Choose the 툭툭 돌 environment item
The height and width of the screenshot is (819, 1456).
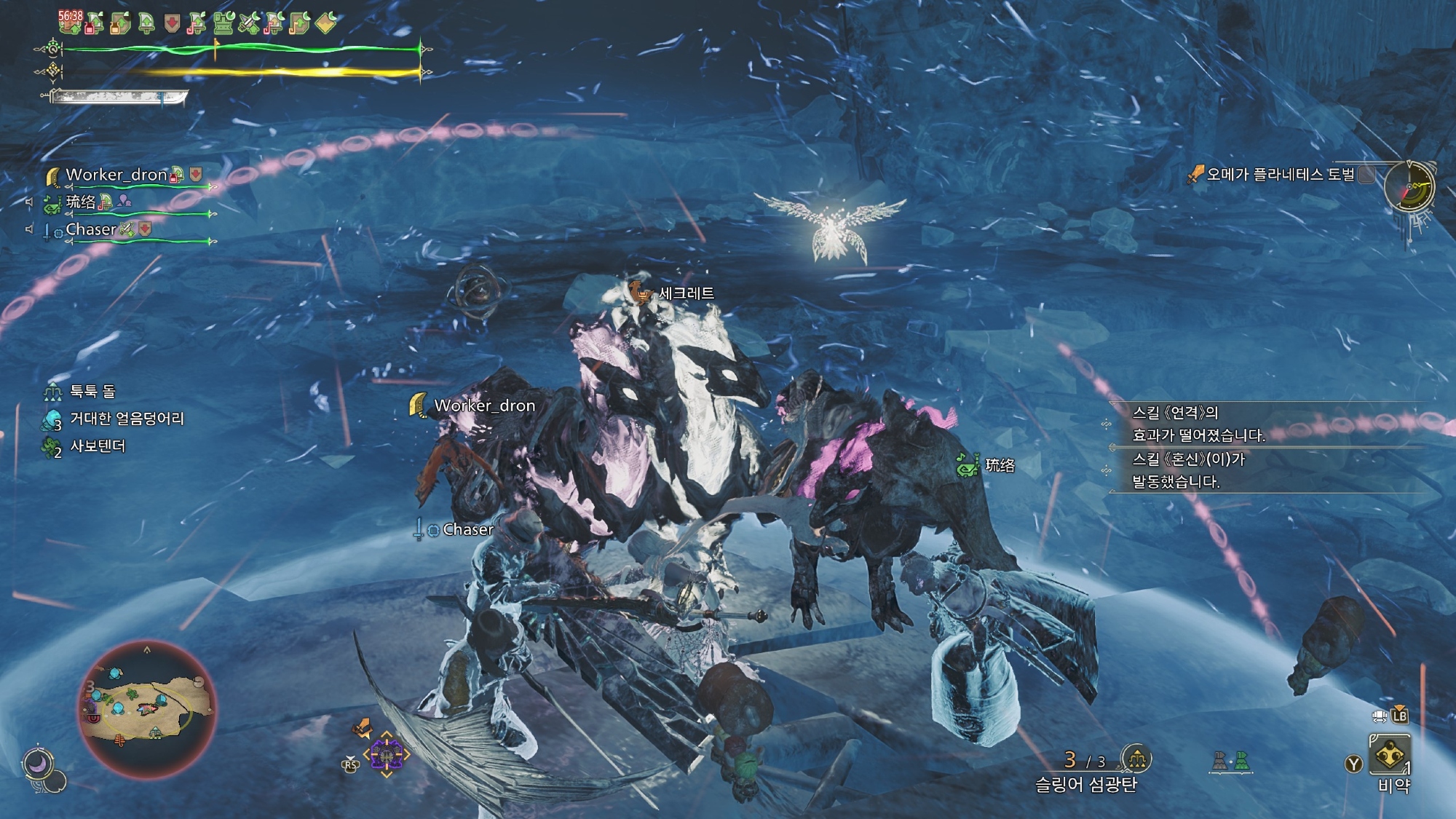point(92,392)
